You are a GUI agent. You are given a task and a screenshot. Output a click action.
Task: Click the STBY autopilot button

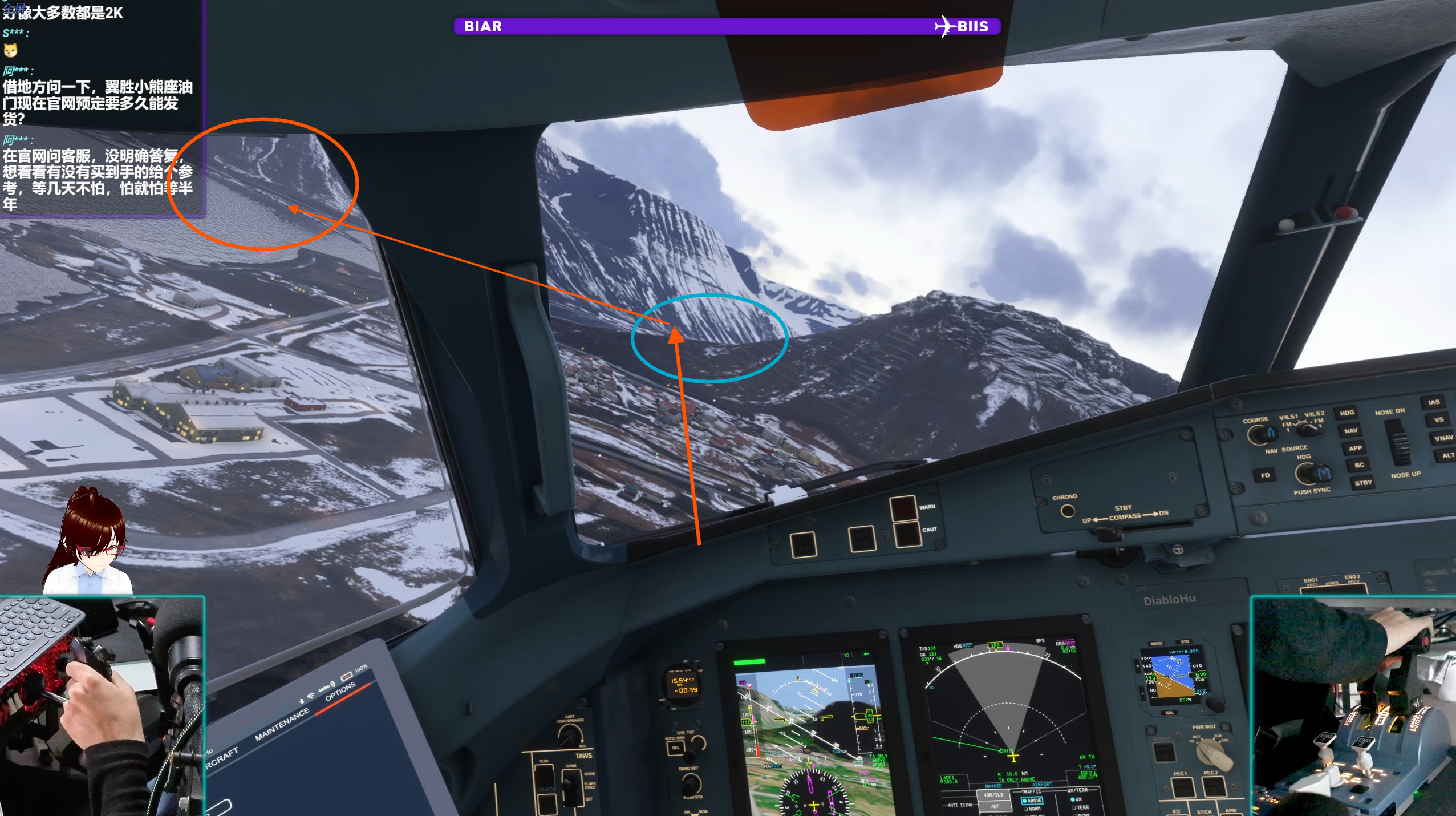point(1362,483)
